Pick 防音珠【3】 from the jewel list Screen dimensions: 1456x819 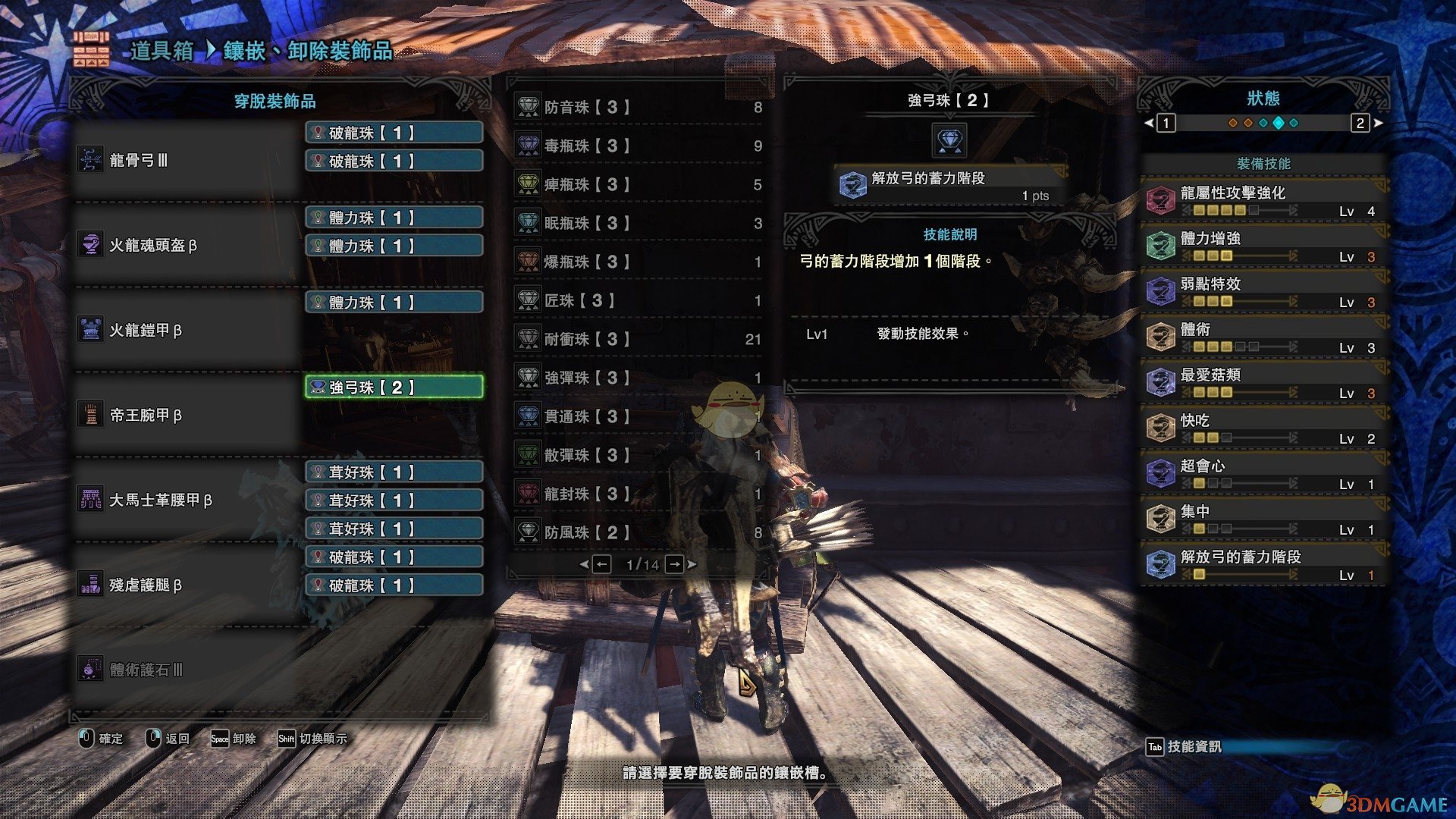coord(639,108)
